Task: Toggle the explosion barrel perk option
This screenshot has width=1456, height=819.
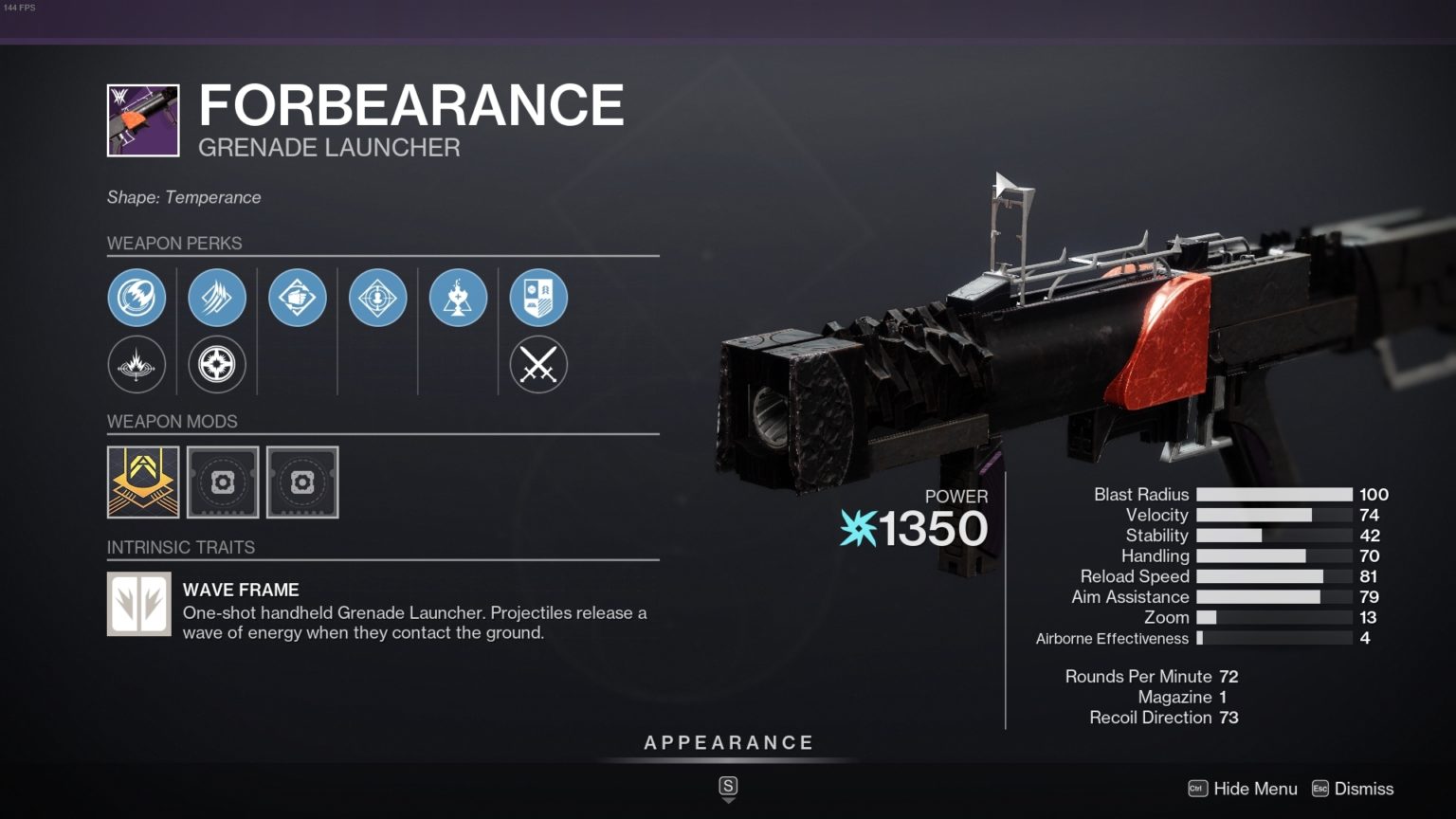Action: pos(136,364)
